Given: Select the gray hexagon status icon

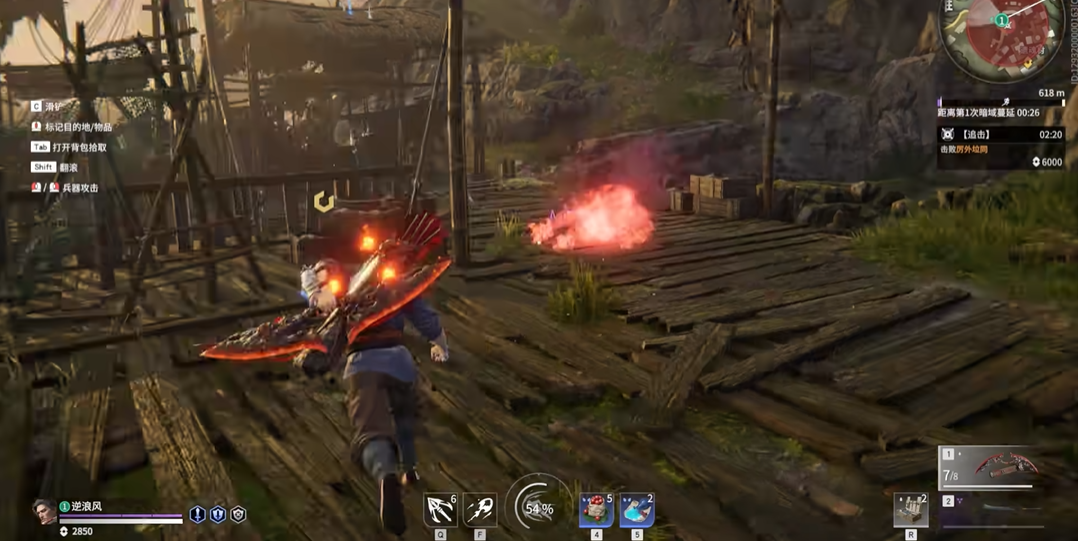Looking at the screenshot, I should pyautogui.click(x=238, y=514).
